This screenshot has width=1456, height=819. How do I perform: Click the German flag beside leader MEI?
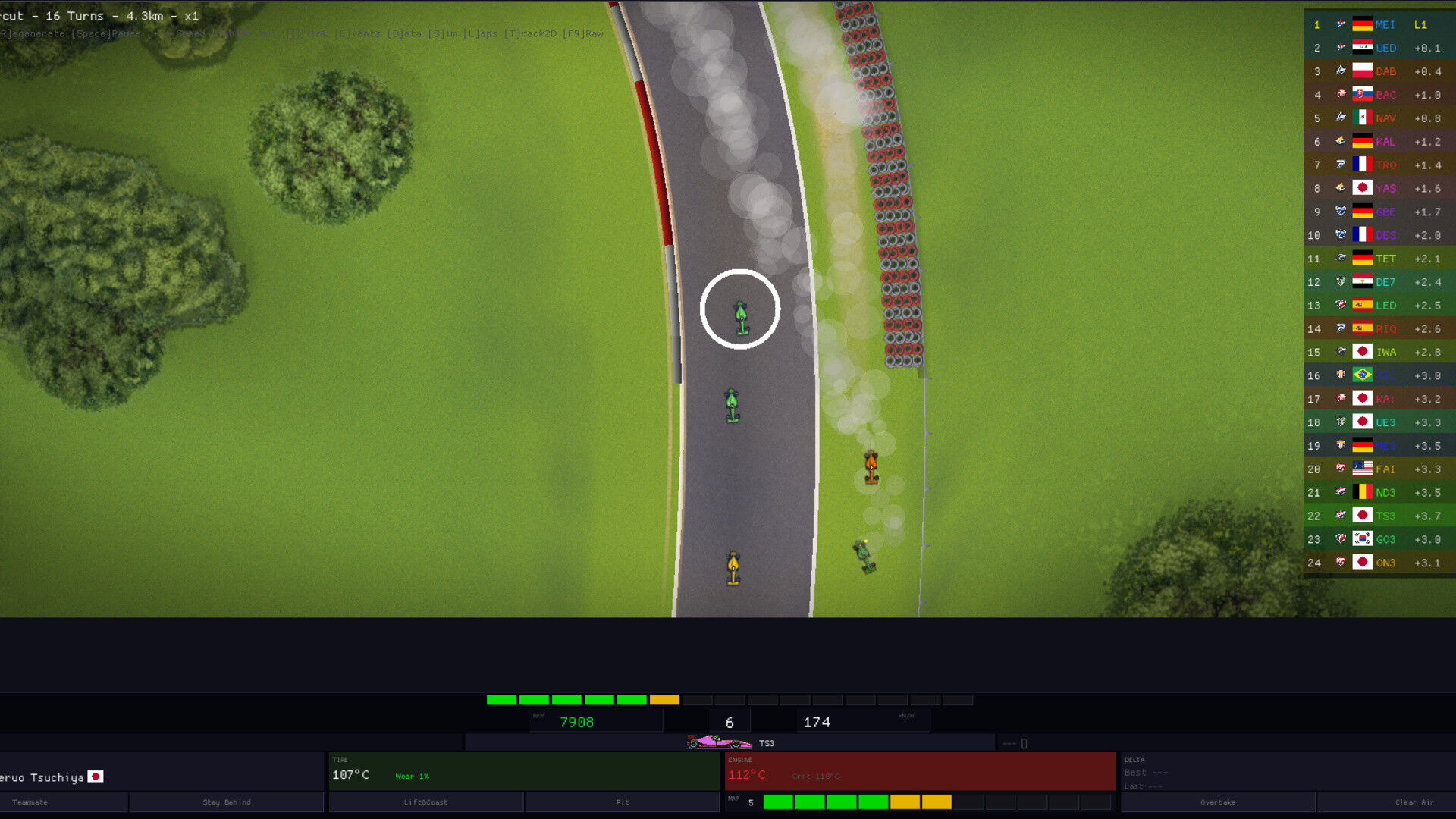tap(1361, 24)
